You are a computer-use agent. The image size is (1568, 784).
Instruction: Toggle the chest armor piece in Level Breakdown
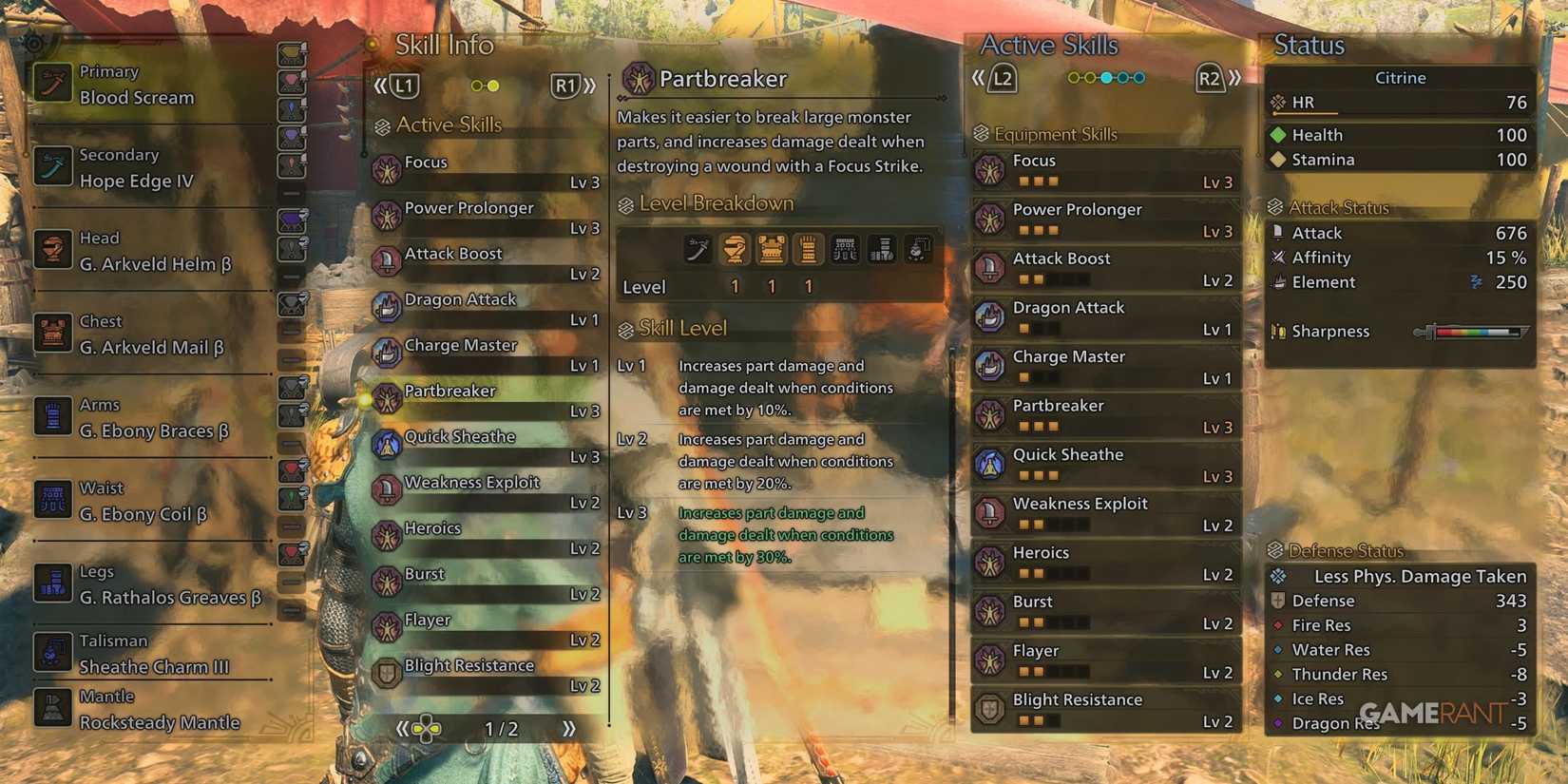773,249
